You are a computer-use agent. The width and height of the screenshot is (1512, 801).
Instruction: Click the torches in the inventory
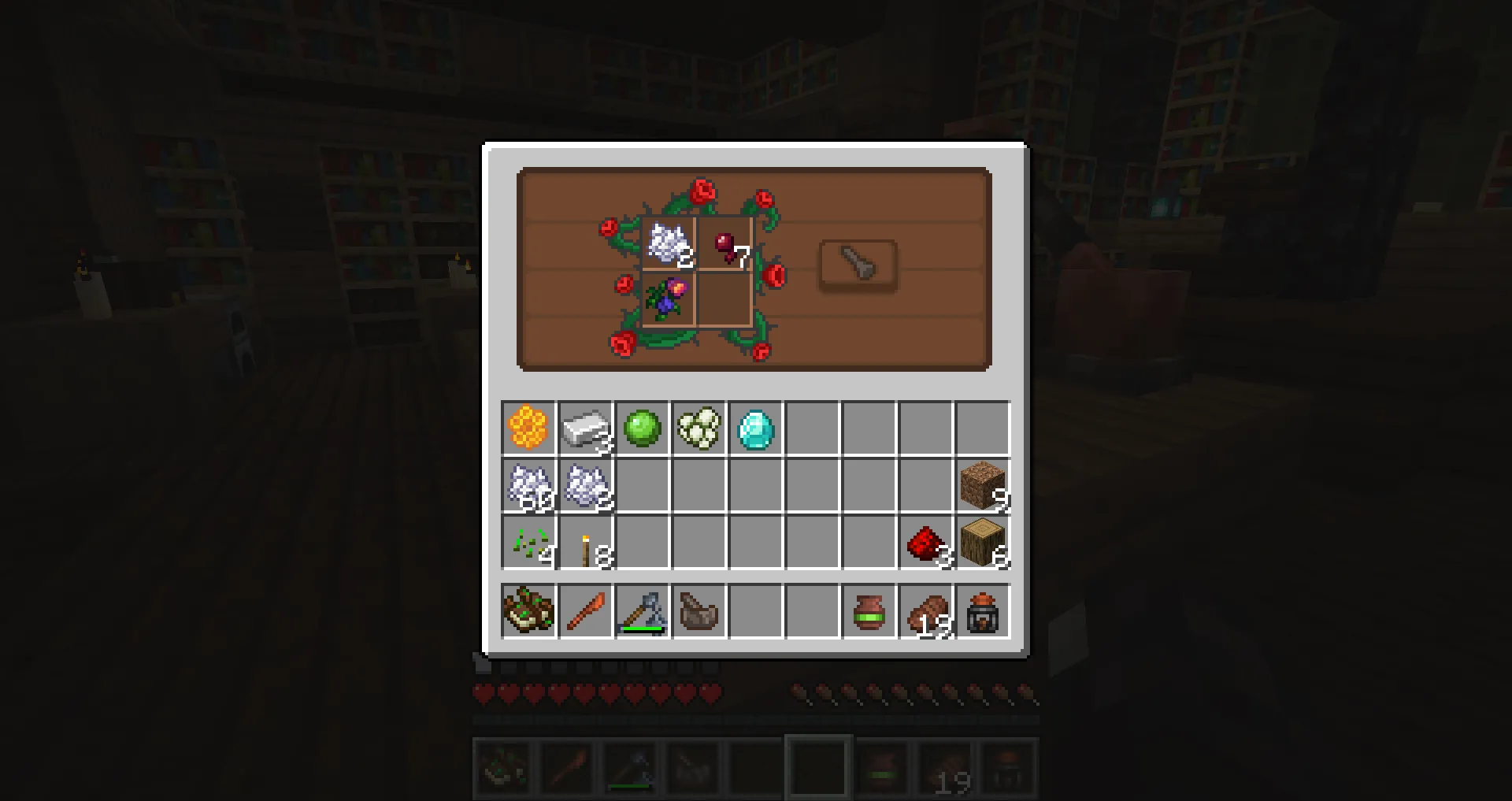(x=586, y=543)
